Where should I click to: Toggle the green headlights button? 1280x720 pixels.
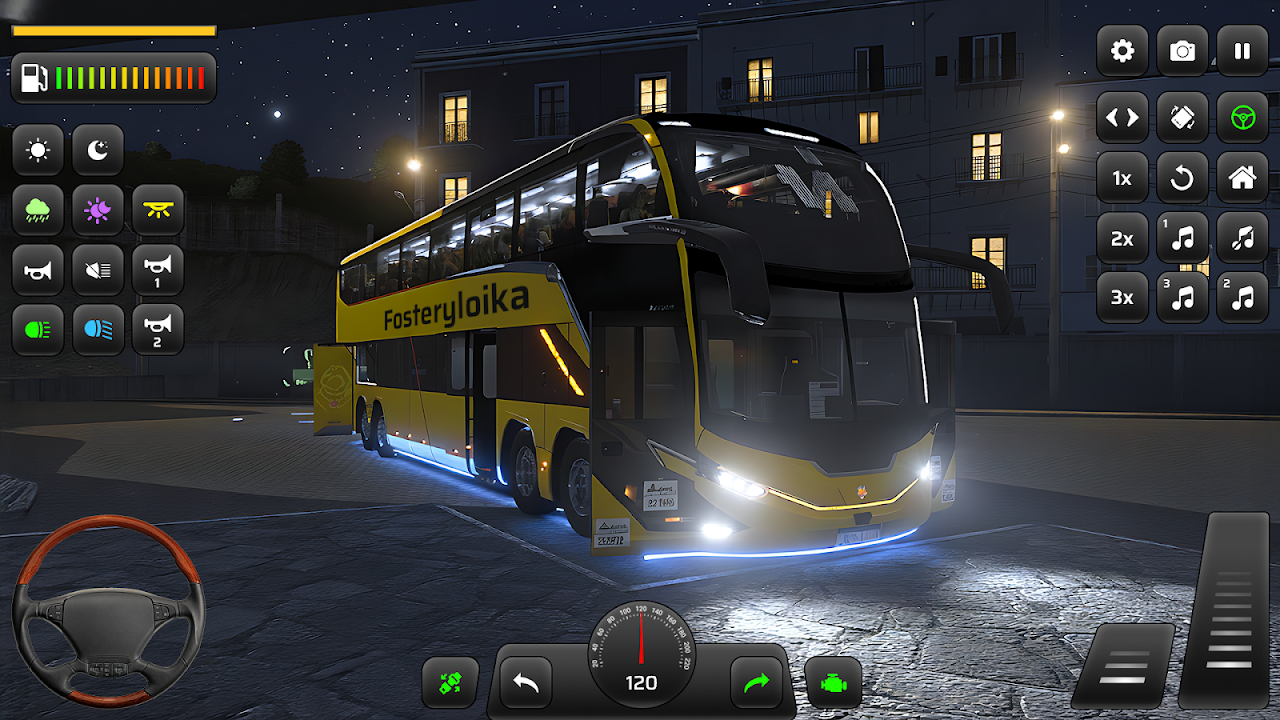pyautogui.click(x=38, y=329)
